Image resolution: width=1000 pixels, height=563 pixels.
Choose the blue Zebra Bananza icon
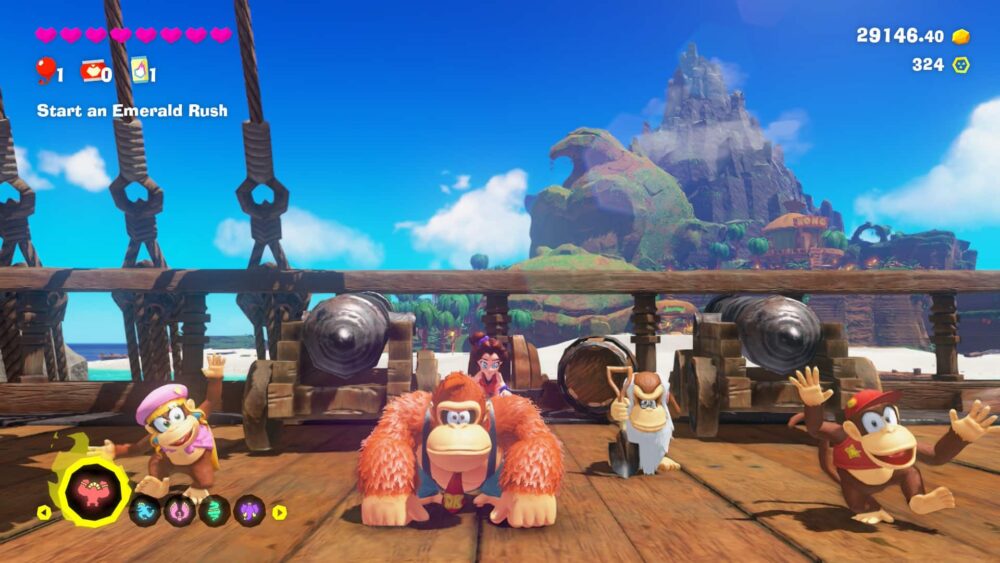pos(144,511)
